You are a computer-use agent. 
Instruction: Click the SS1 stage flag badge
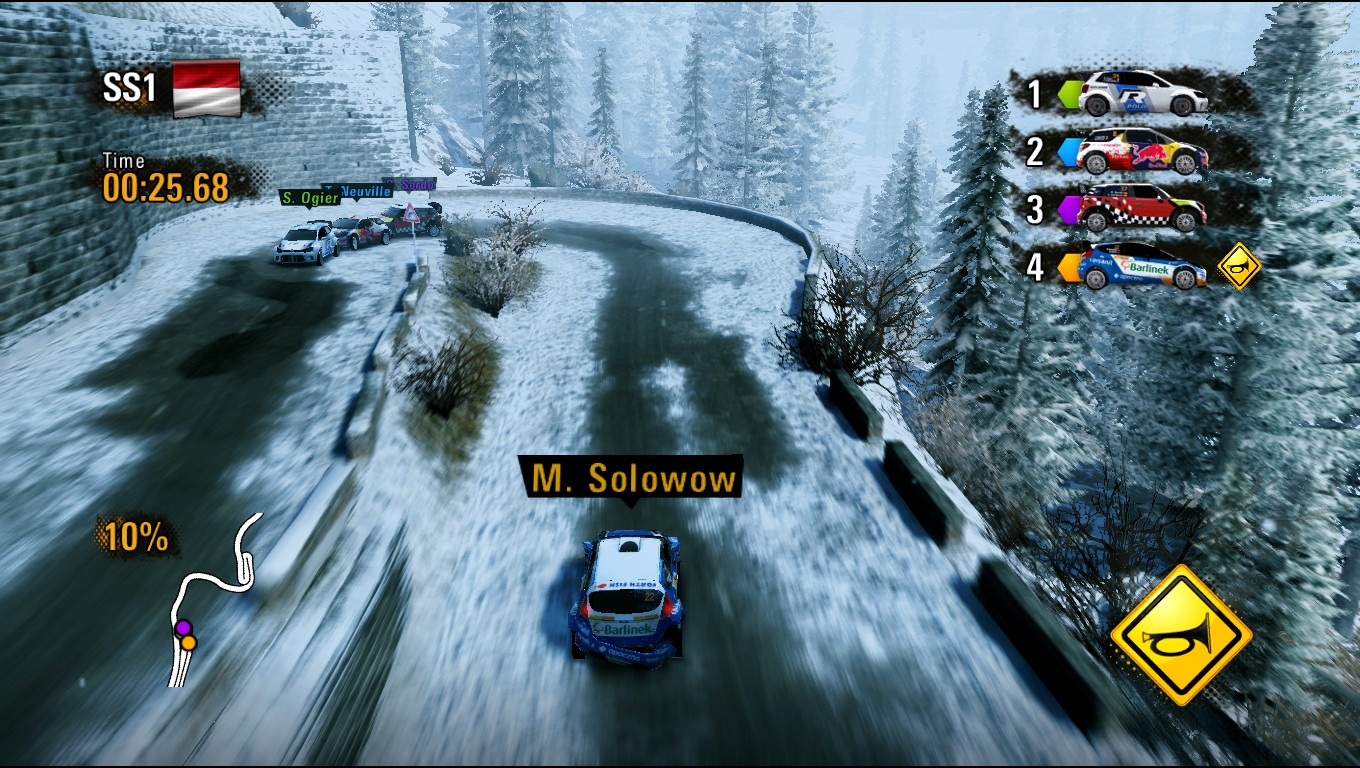click(x=207, y=88)
